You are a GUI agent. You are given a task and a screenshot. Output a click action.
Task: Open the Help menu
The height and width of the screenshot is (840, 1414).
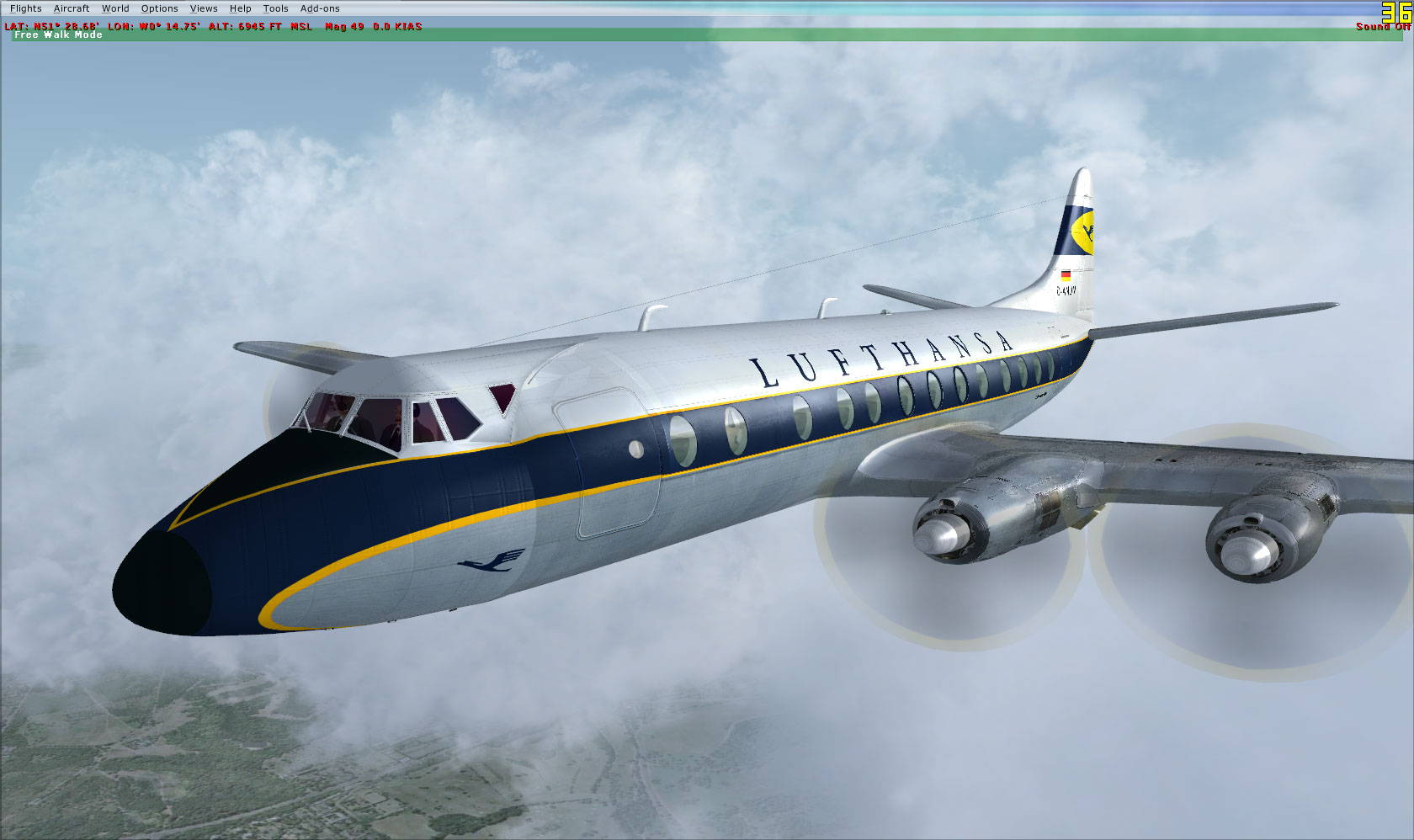(240, 8)
